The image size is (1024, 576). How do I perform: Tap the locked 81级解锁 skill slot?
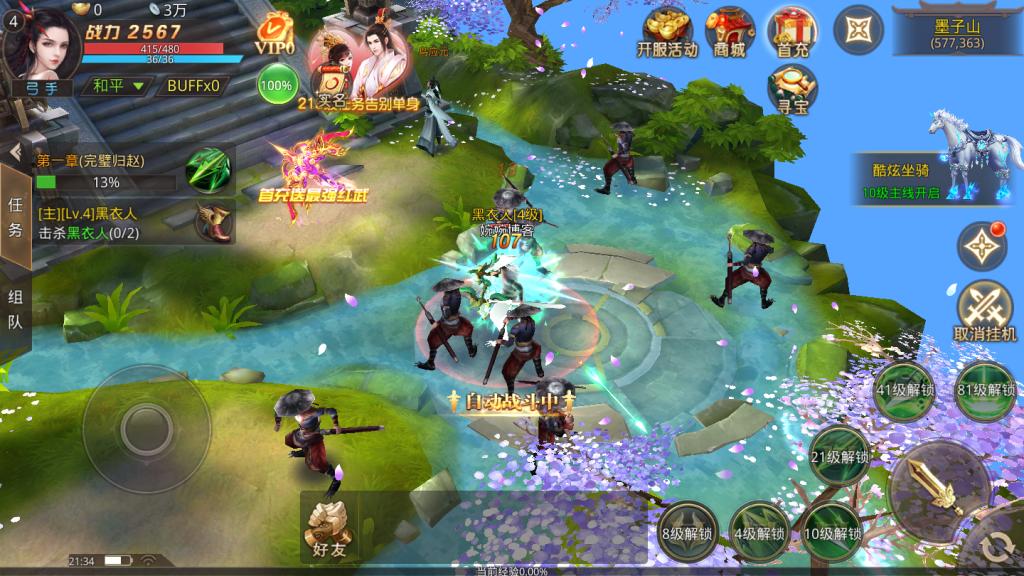tap(986, 391)
